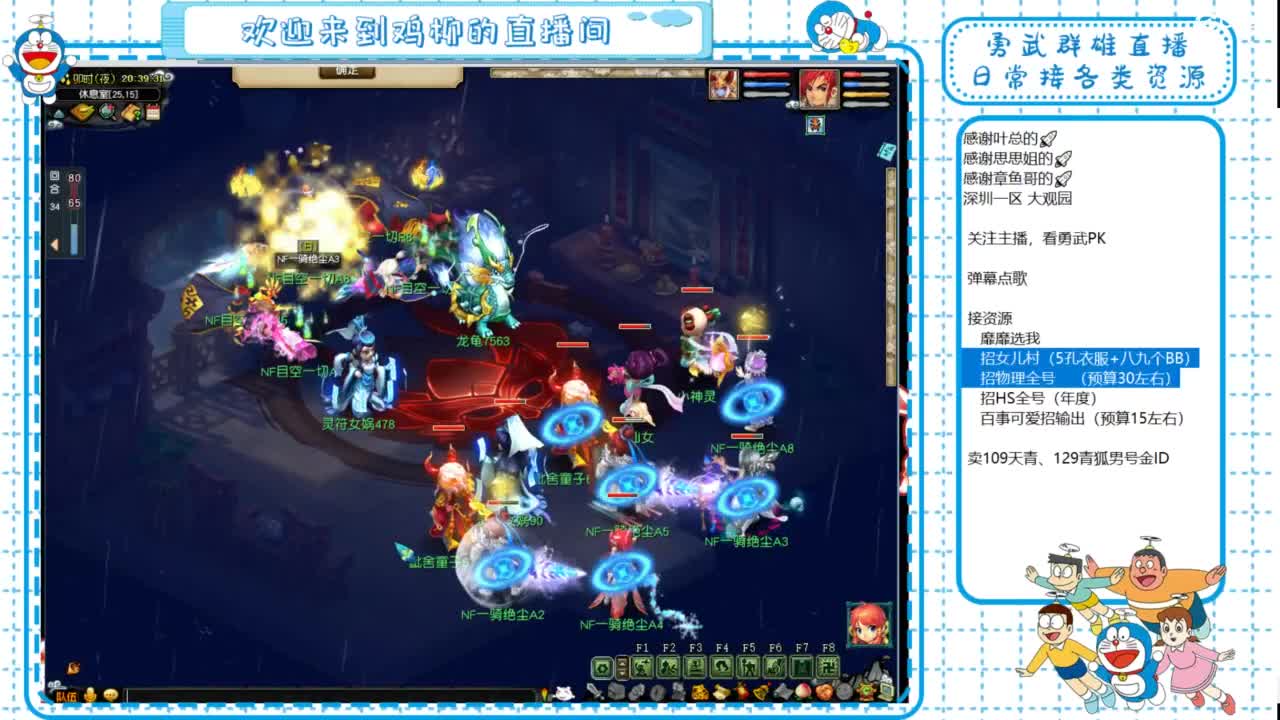The height and width of the screenshot is (720, 1280).
Task: Click the peach item icon in the item bar
Action: [x=804, y=693]
